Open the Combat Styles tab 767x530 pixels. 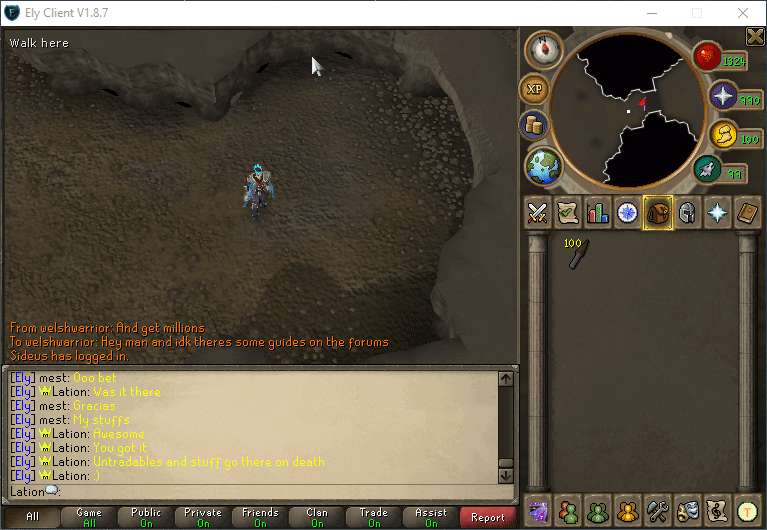click(x=538, y=212)
